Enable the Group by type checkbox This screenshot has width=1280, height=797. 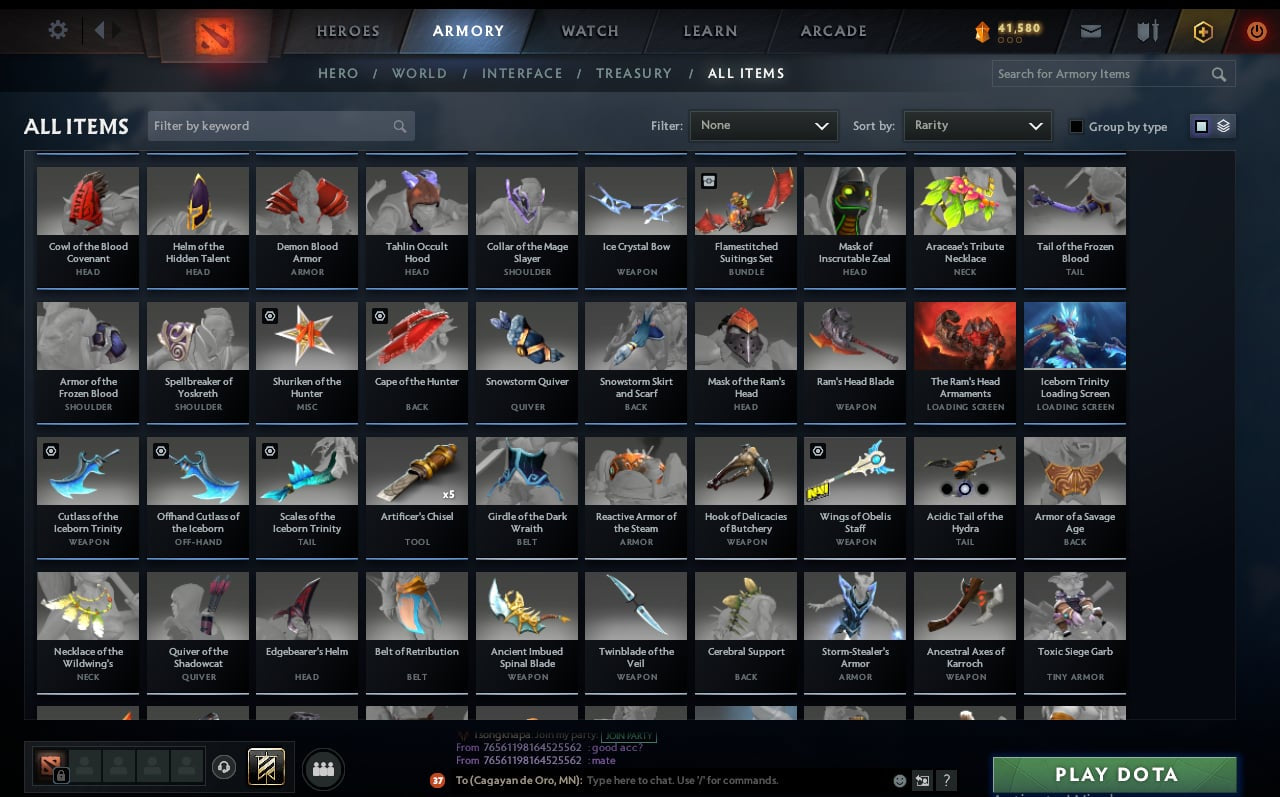[x=1077, y=126]
